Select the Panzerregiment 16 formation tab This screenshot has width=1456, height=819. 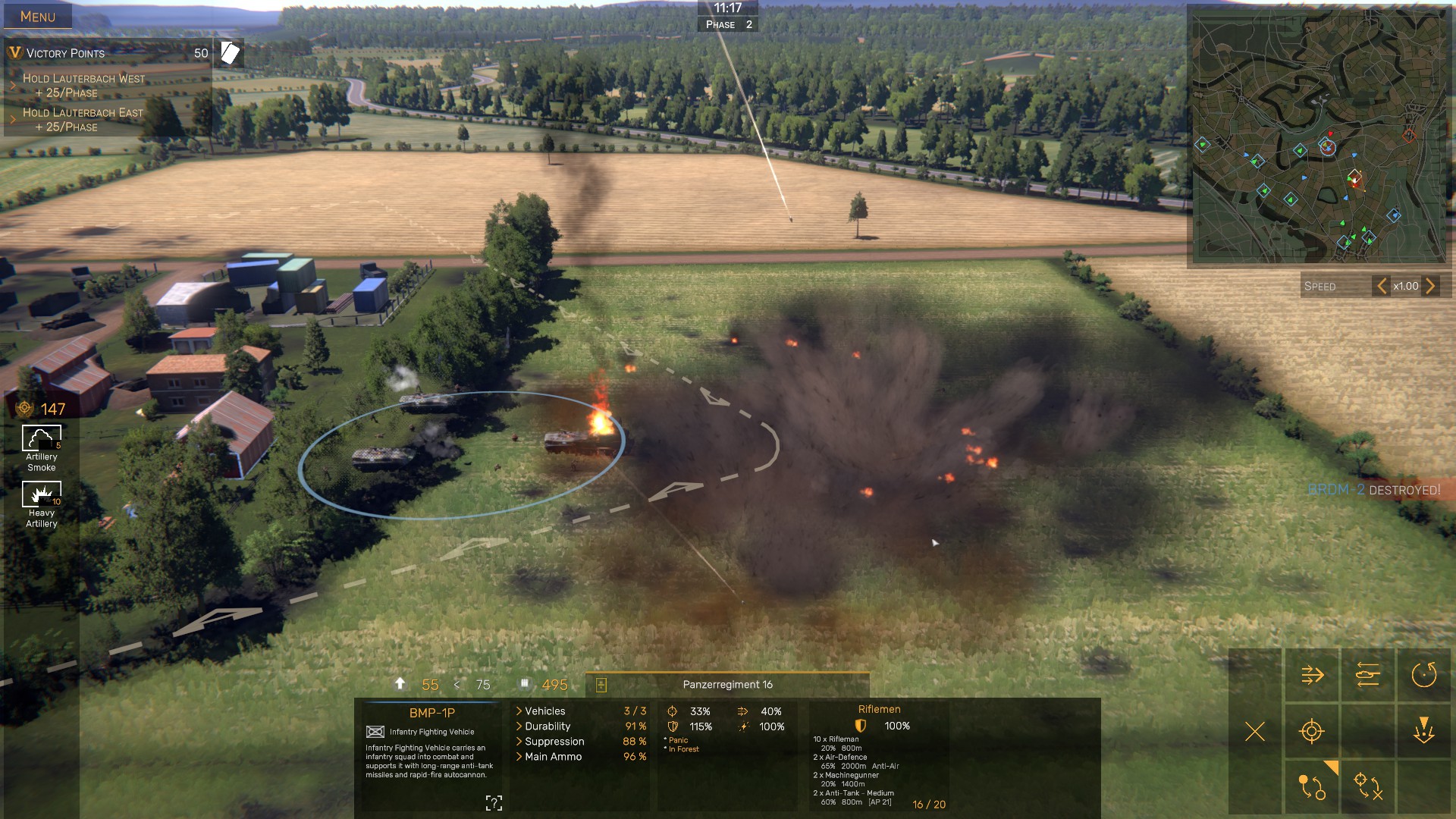(x=727, y=685)
